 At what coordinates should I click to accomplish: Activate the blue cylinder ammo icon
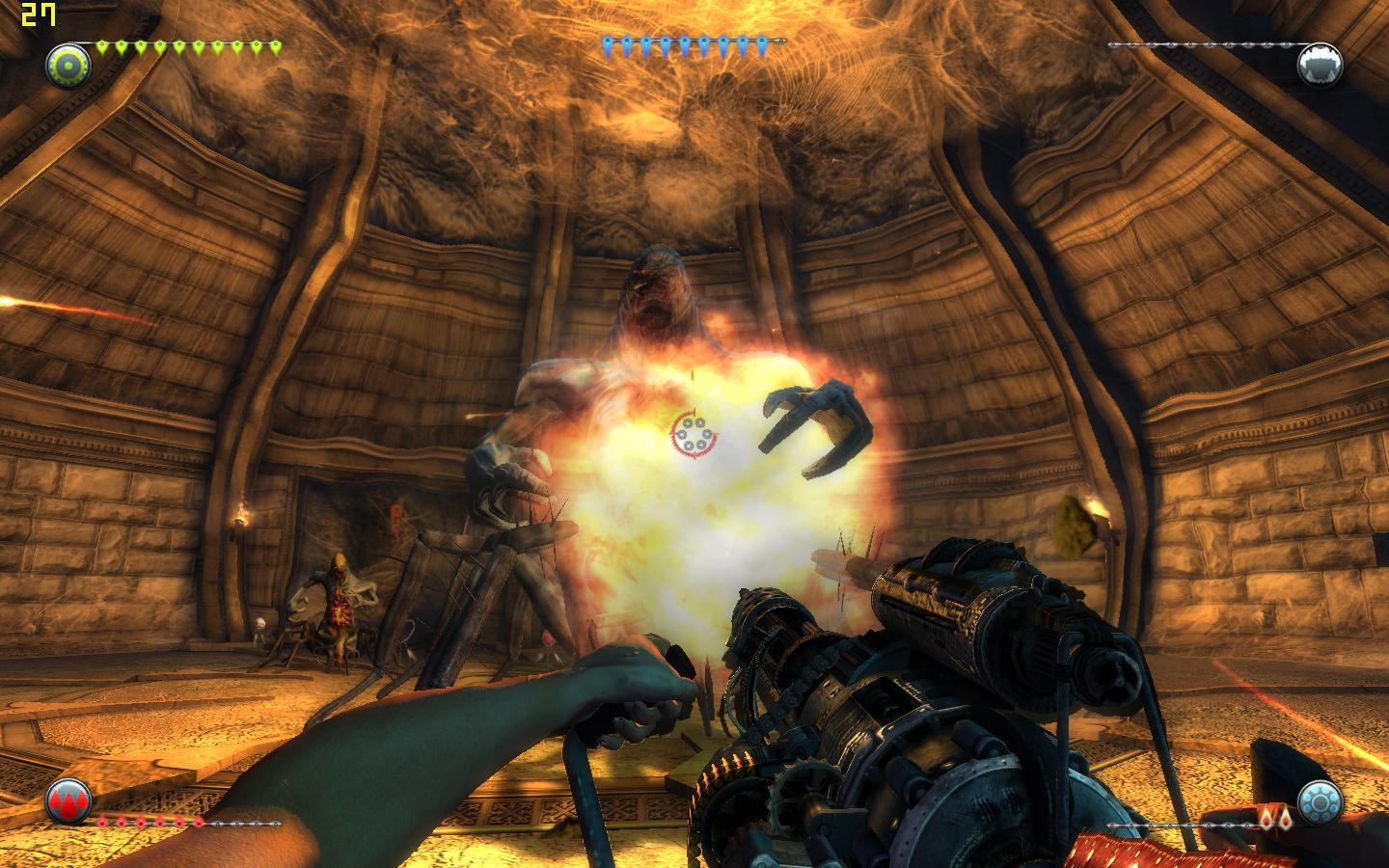click(x=1319, y=800)
